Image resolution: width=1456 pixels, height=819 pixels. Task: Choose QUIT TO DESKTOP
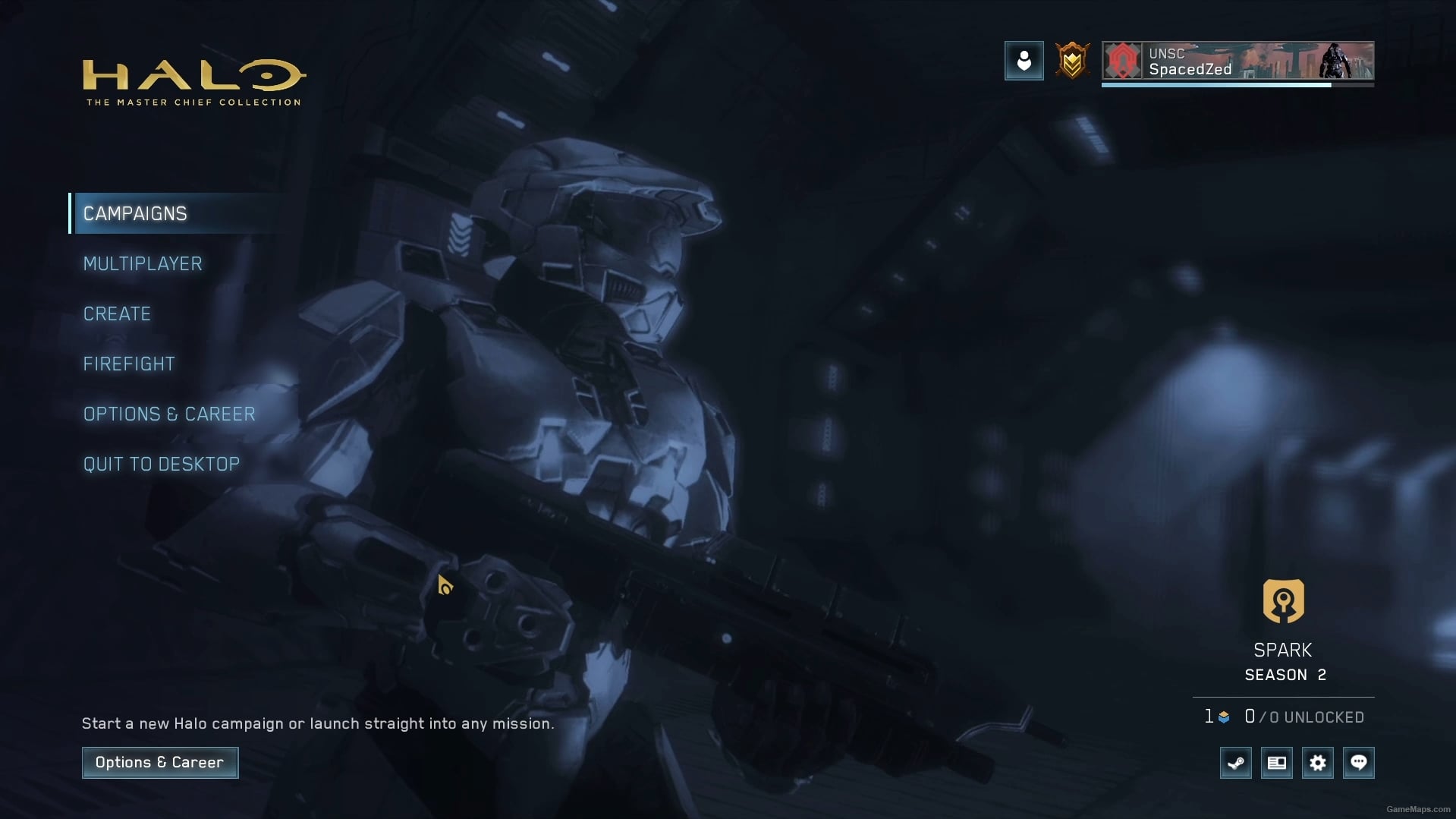(161, 464)
